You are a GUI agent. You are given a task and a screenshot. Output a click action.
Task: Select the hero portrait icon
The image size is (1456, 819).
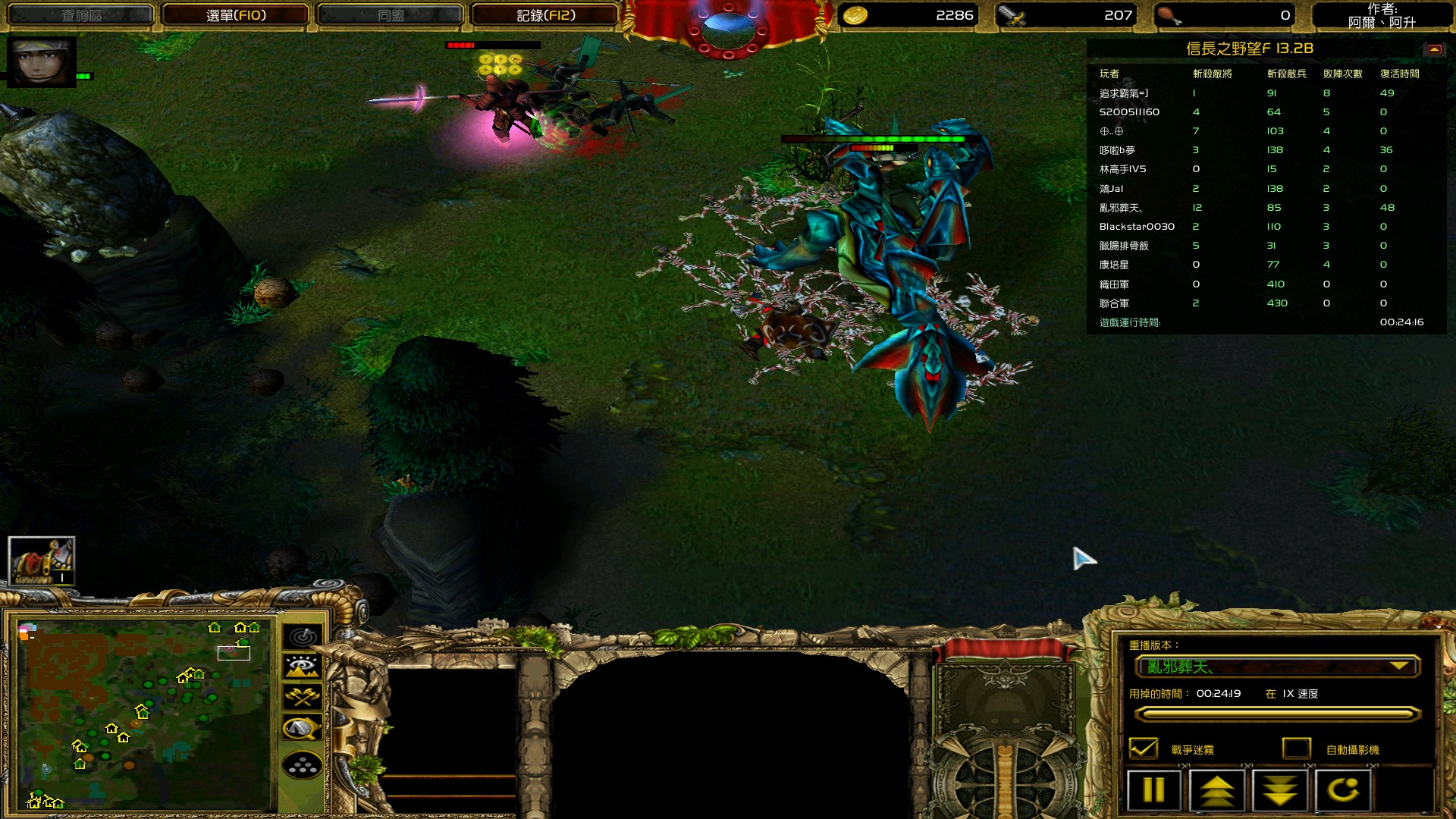(x=41, y=61)
